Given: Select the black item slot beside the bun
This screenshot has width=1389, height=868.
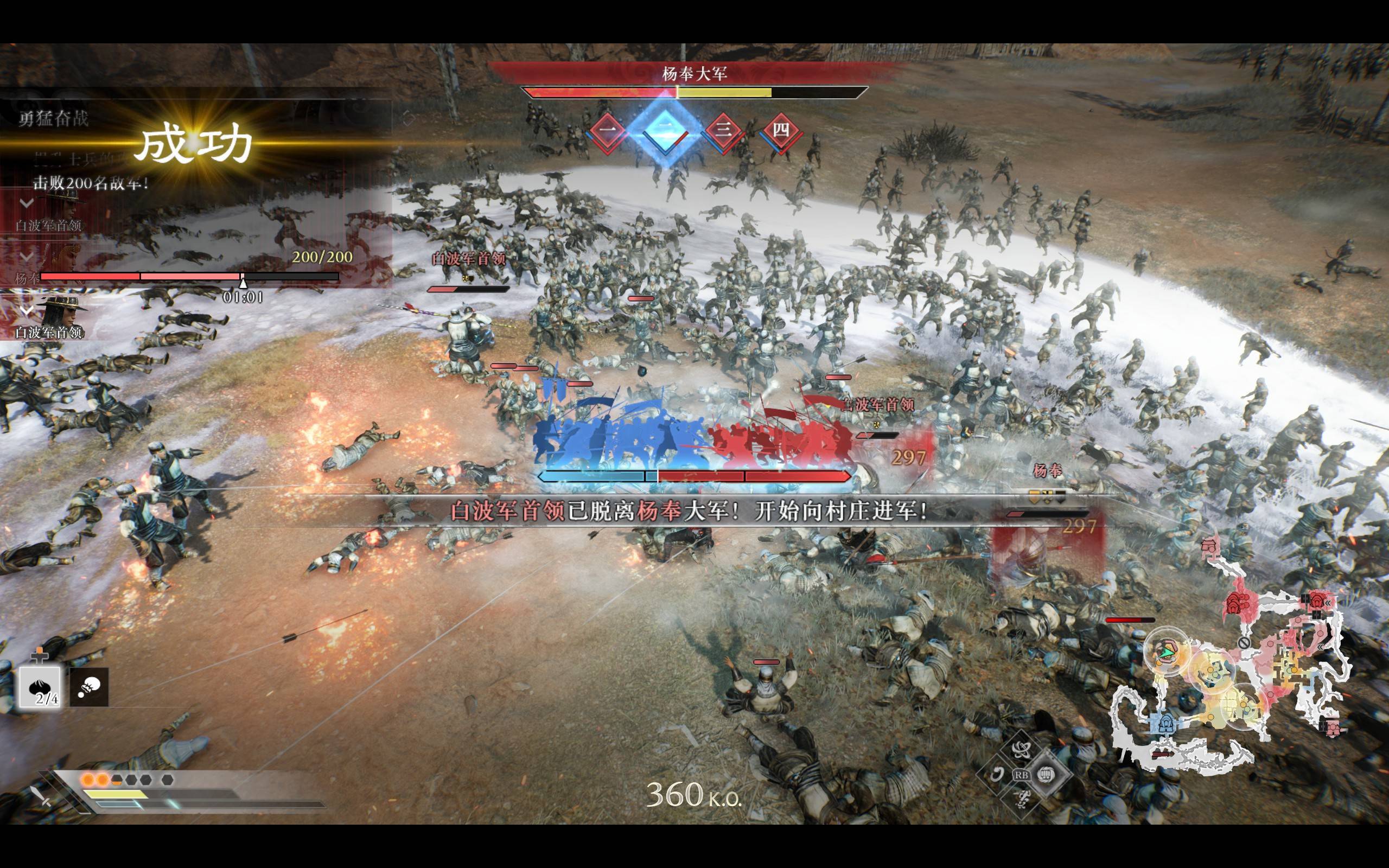Looking at the screenshot, I should (89, 687).
